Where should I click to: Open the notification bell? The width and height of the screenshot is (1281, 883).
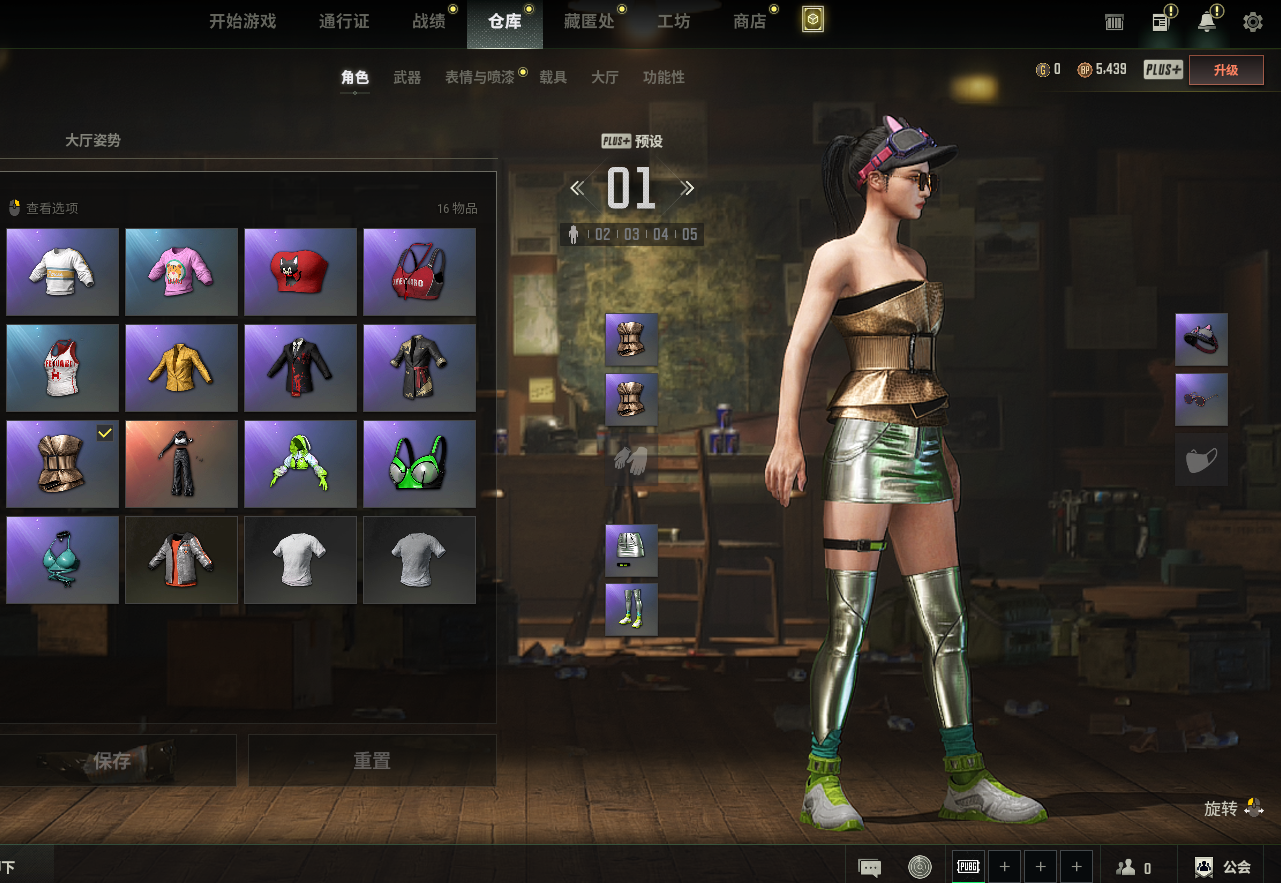click(x=1207, y=22)
